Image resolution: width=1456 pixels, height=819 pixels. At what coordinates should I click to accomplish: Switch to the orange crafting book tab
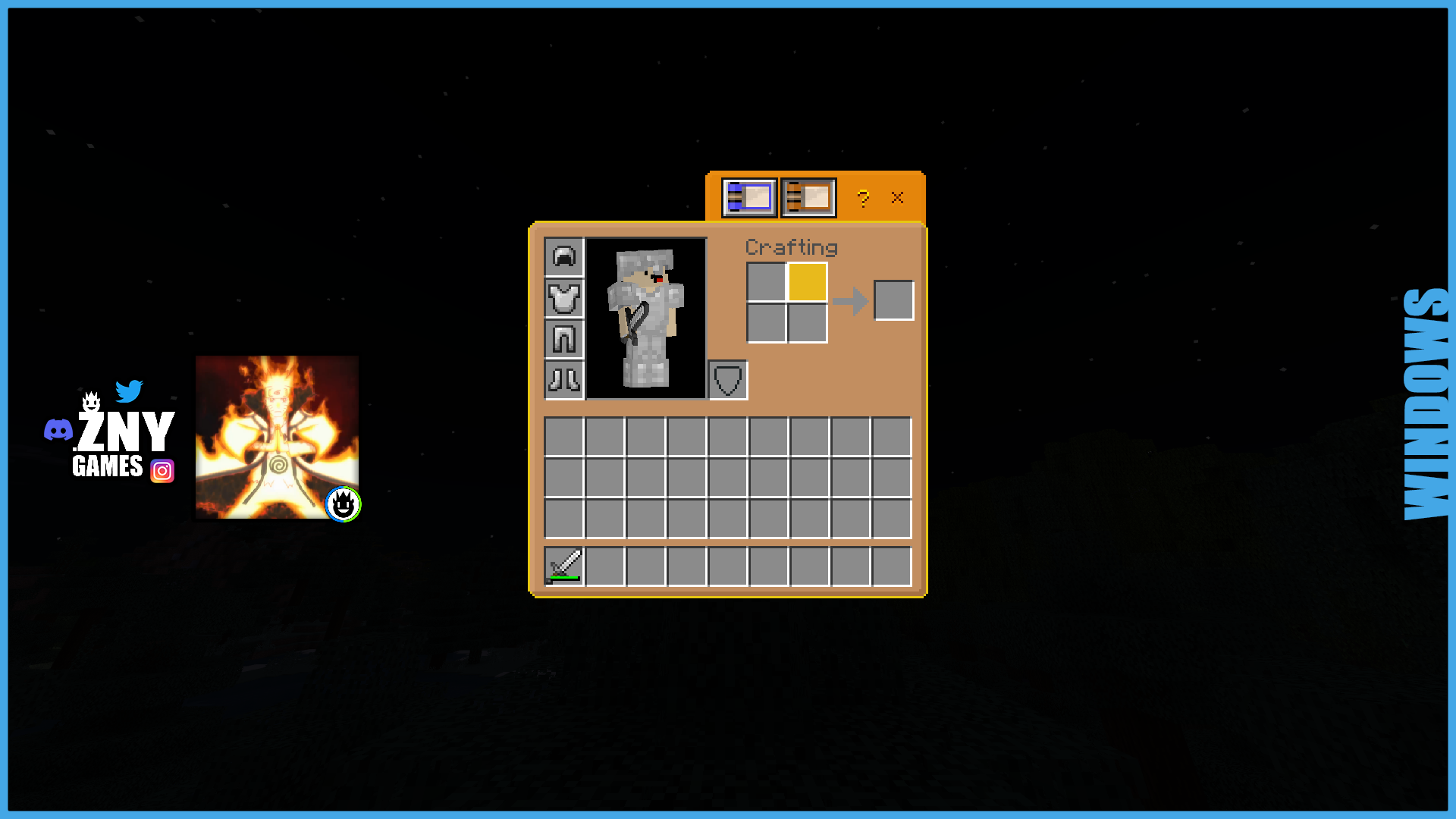pyautogui.click(x=808, y=196)
